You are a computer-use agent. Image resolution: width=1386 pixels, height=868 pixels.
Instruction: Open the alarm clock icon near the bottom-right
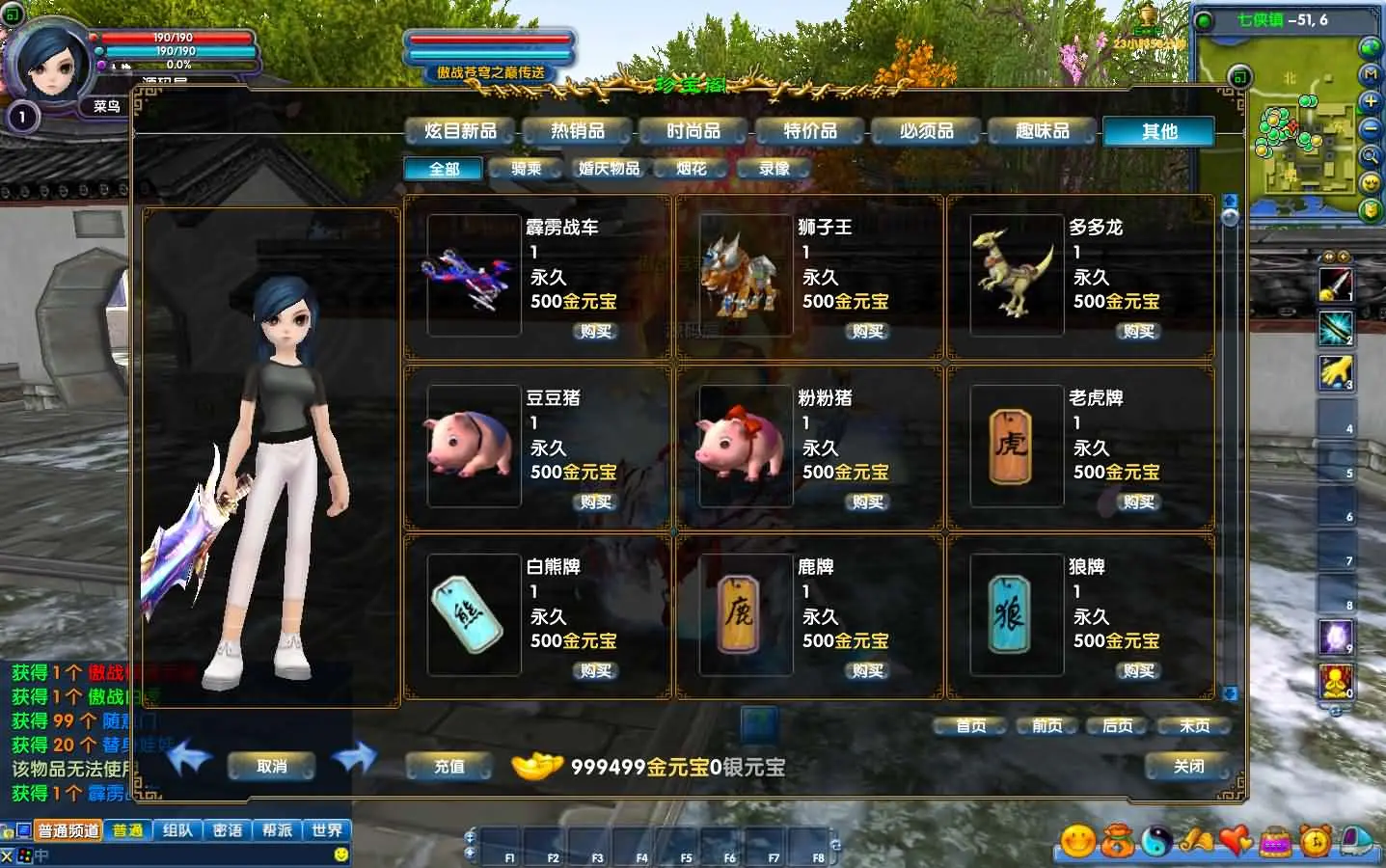point(1315,841)
